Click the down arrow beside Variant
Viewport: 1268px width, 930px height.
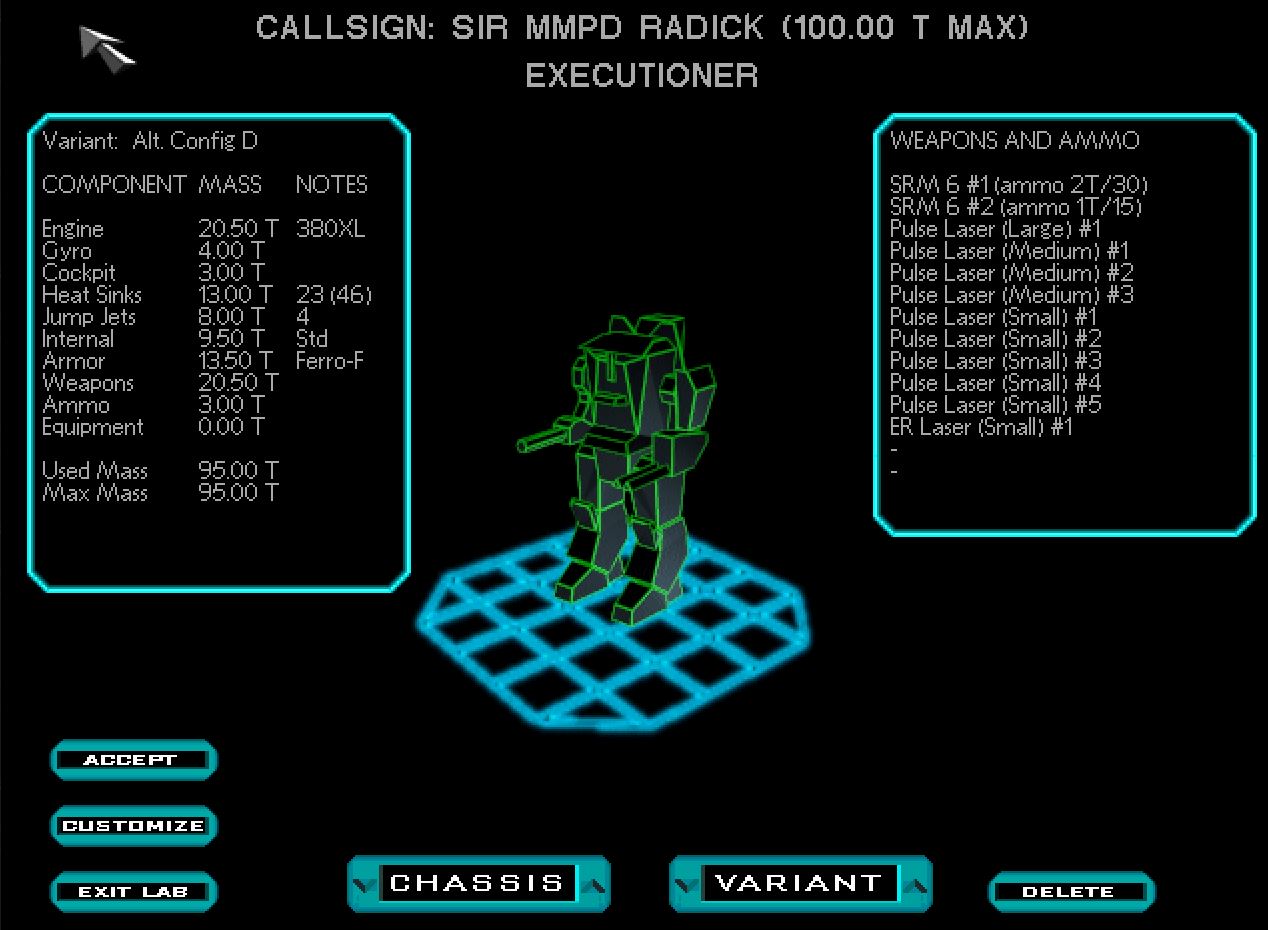click(x=686, y=884)
